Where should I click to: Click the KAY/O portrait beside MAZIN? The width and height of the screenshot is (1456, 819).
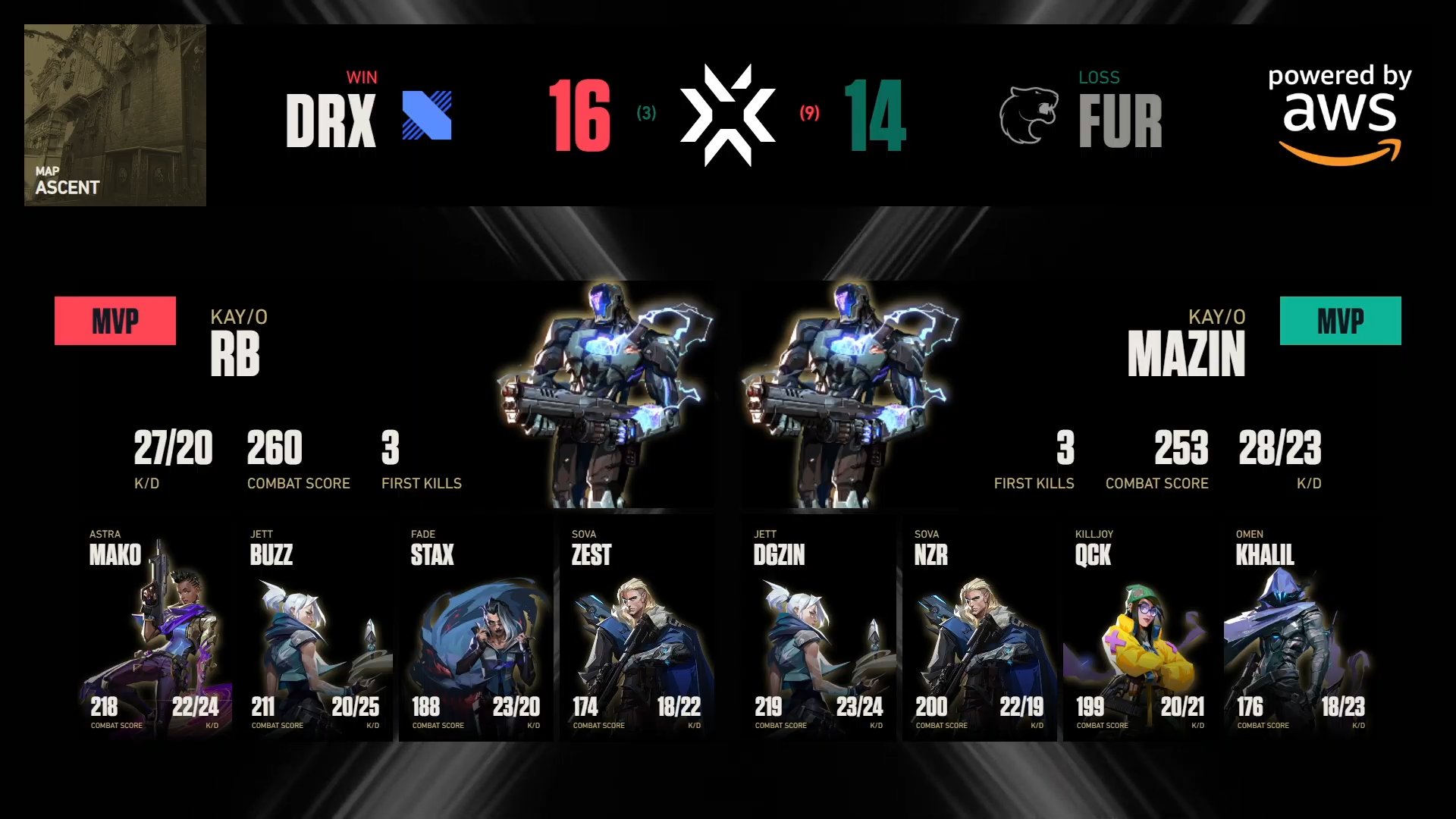pos(849,394)
